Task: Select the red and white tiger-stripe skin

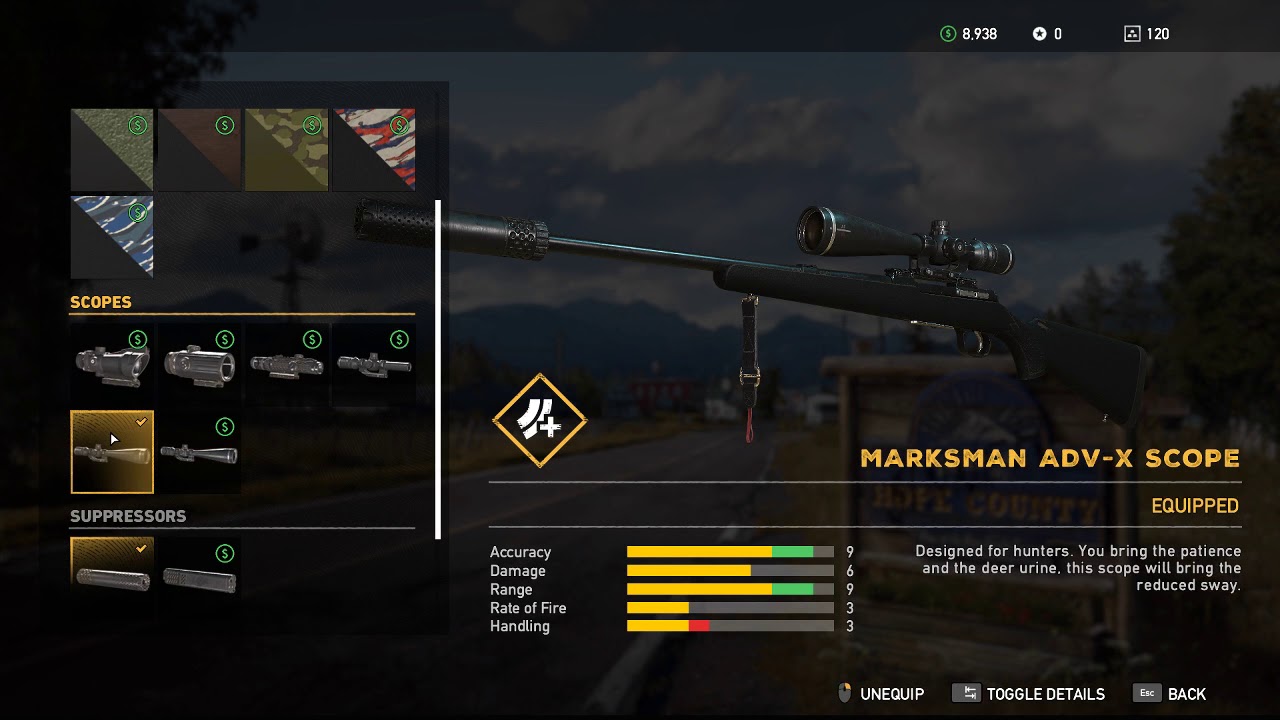Action: coord(374,149)
